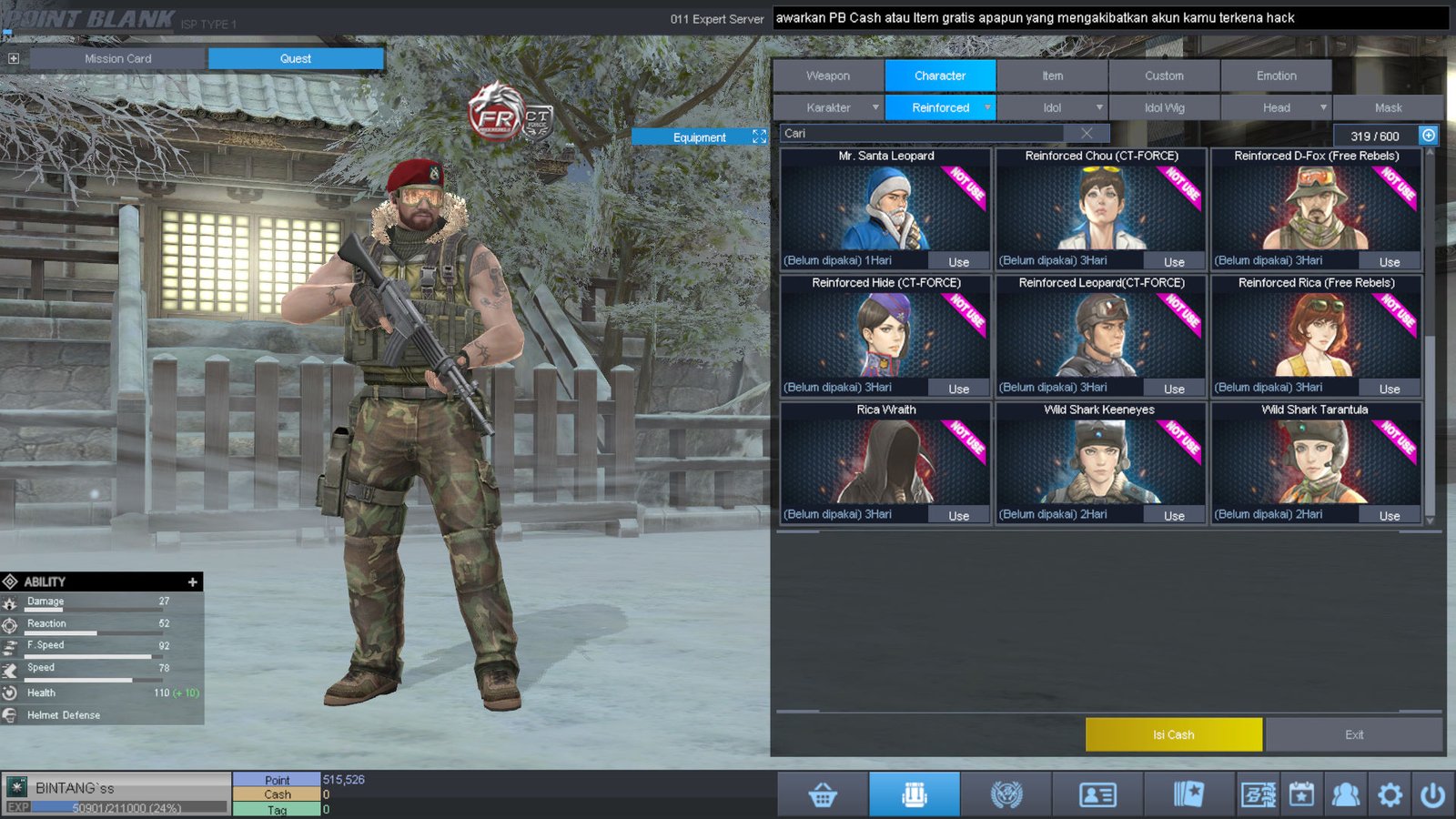Exit the inventory screen

[x=1354, y=734]
